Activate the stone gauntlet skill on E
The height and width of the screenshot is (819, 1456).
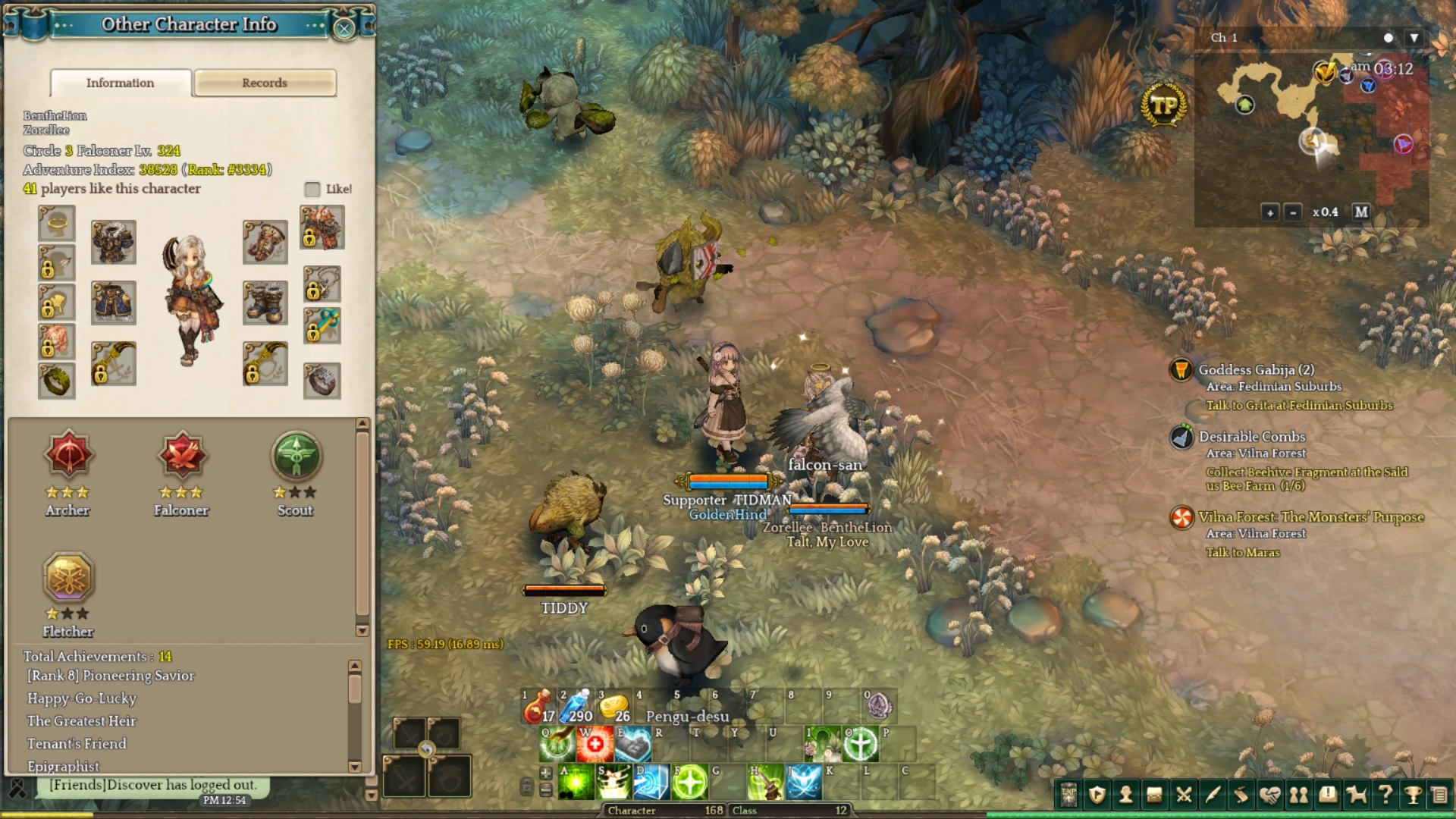pos(633,744)
